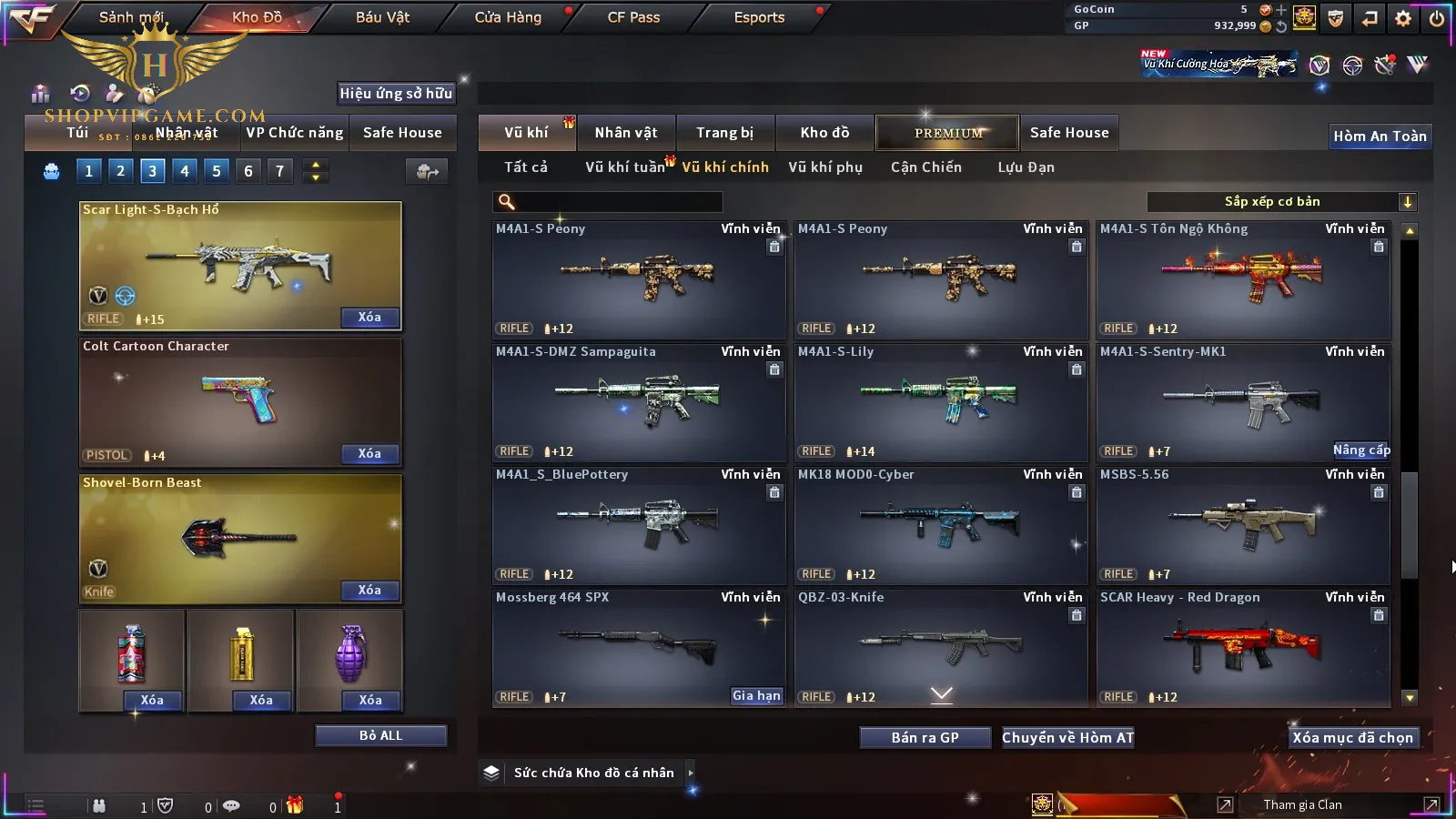Remove the Colt Cartoon Character pistol with Xóa
This screenshot has width=1456, height=819.
pos(369,453)
